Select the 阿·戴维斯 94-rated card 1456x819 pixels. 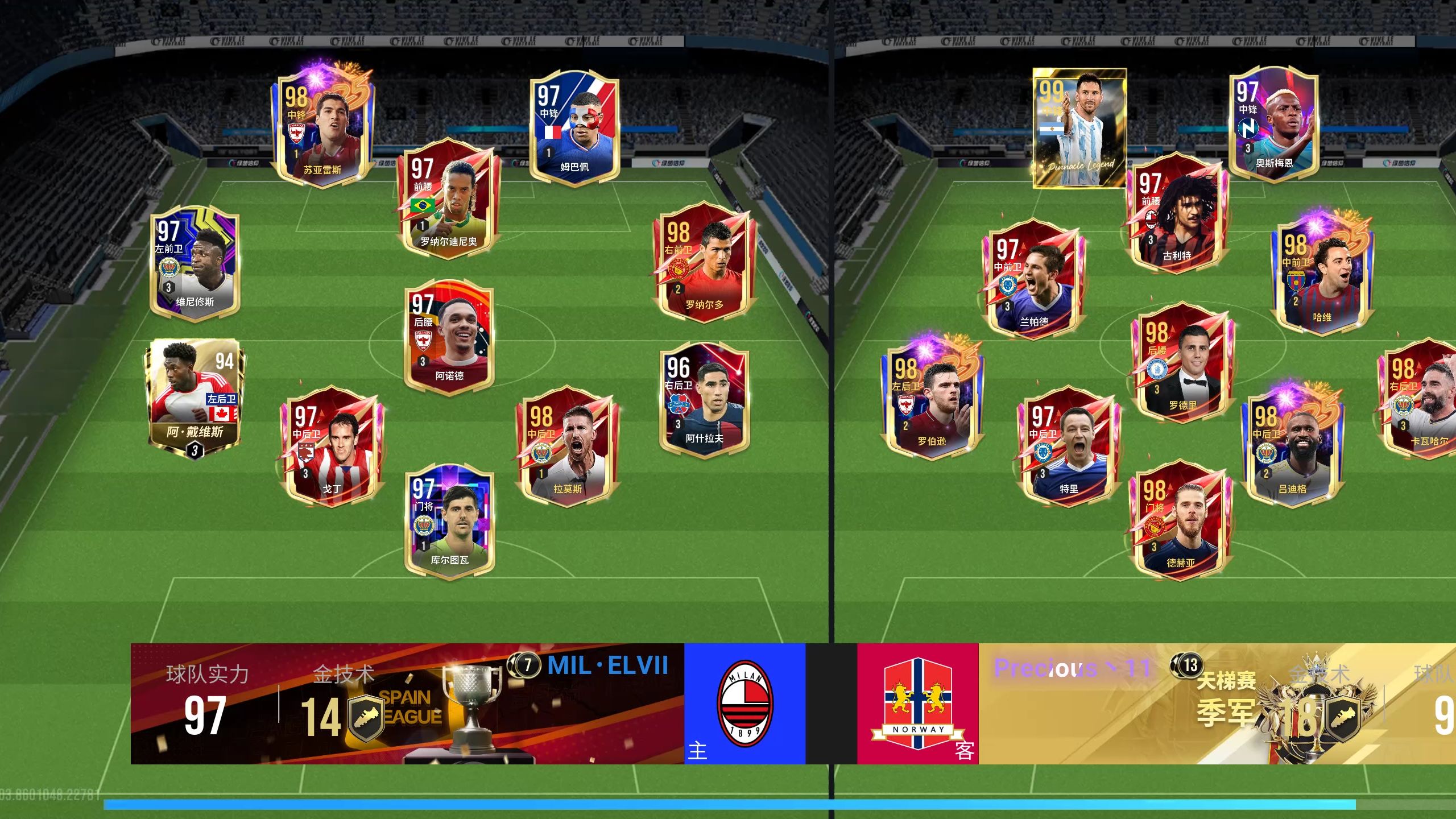coord(195,398)
